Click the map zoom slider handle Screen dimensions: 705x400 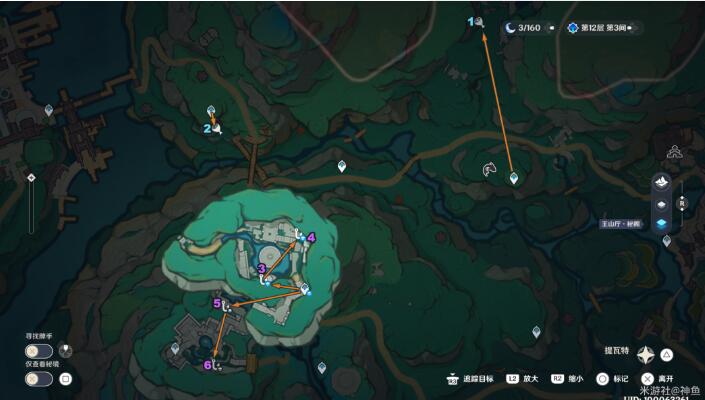point(31,177)
